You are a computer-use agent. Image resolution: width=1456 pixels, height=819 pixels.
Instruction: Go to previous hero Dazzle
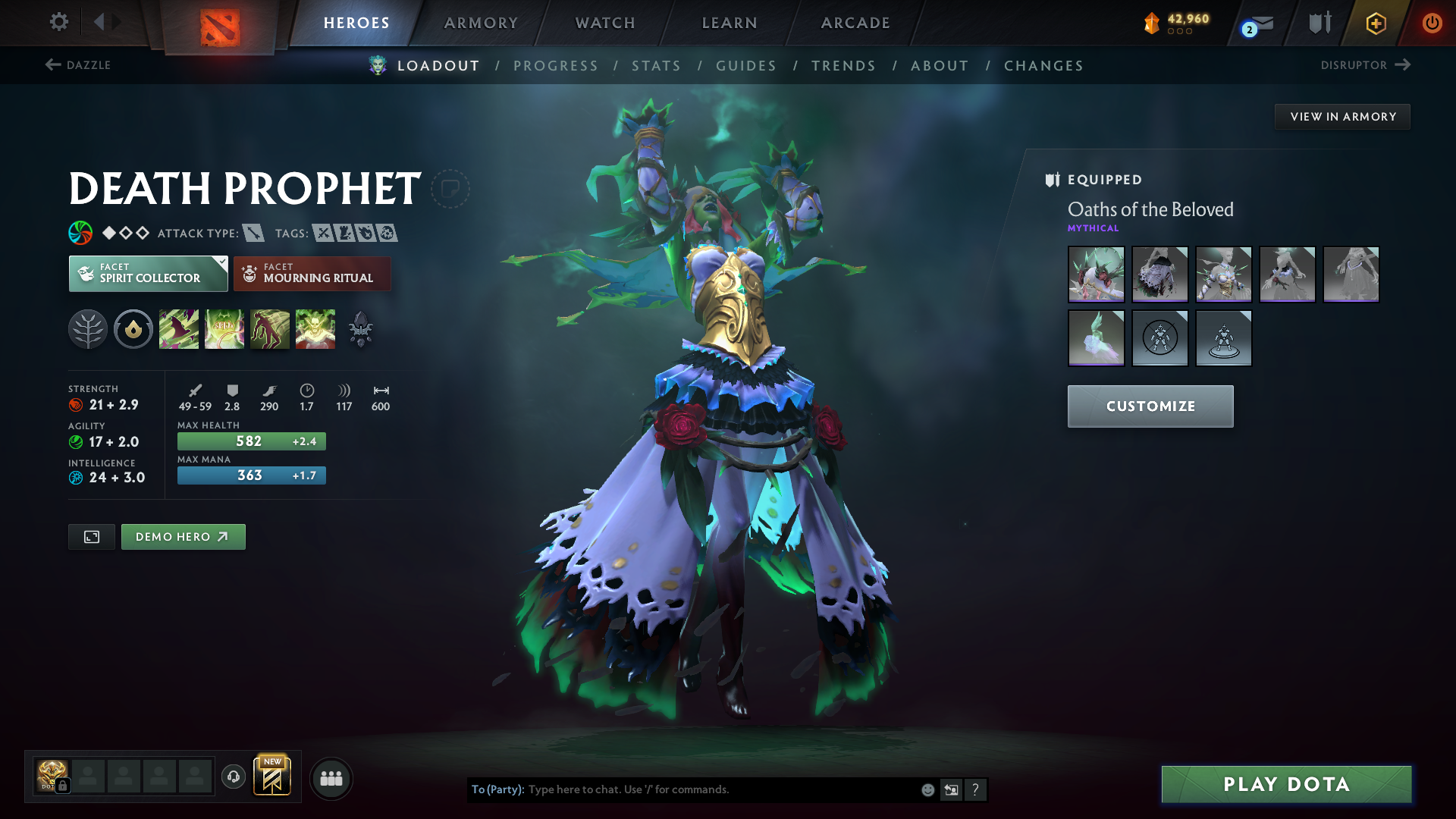click(78, 65)
